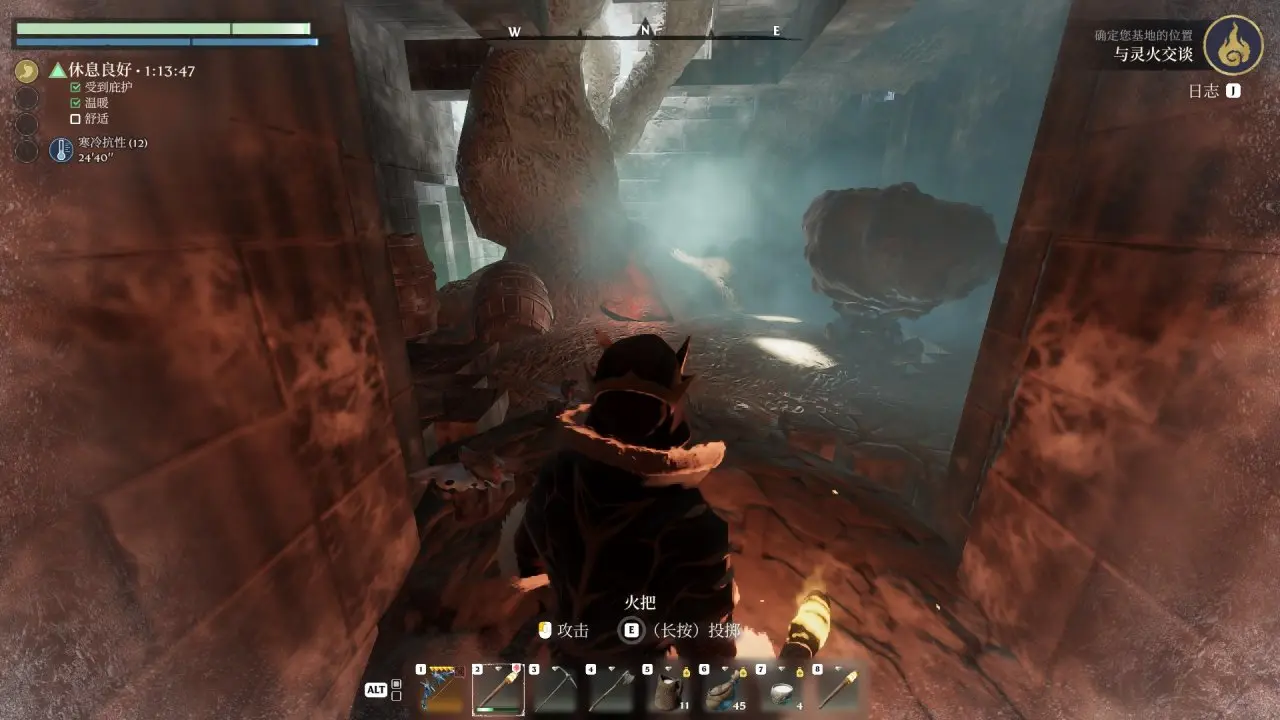Viewport: 1280px width, 720px height.
Task: Click the cold resistance thermometer icon
Action: [x=61, y=150]
